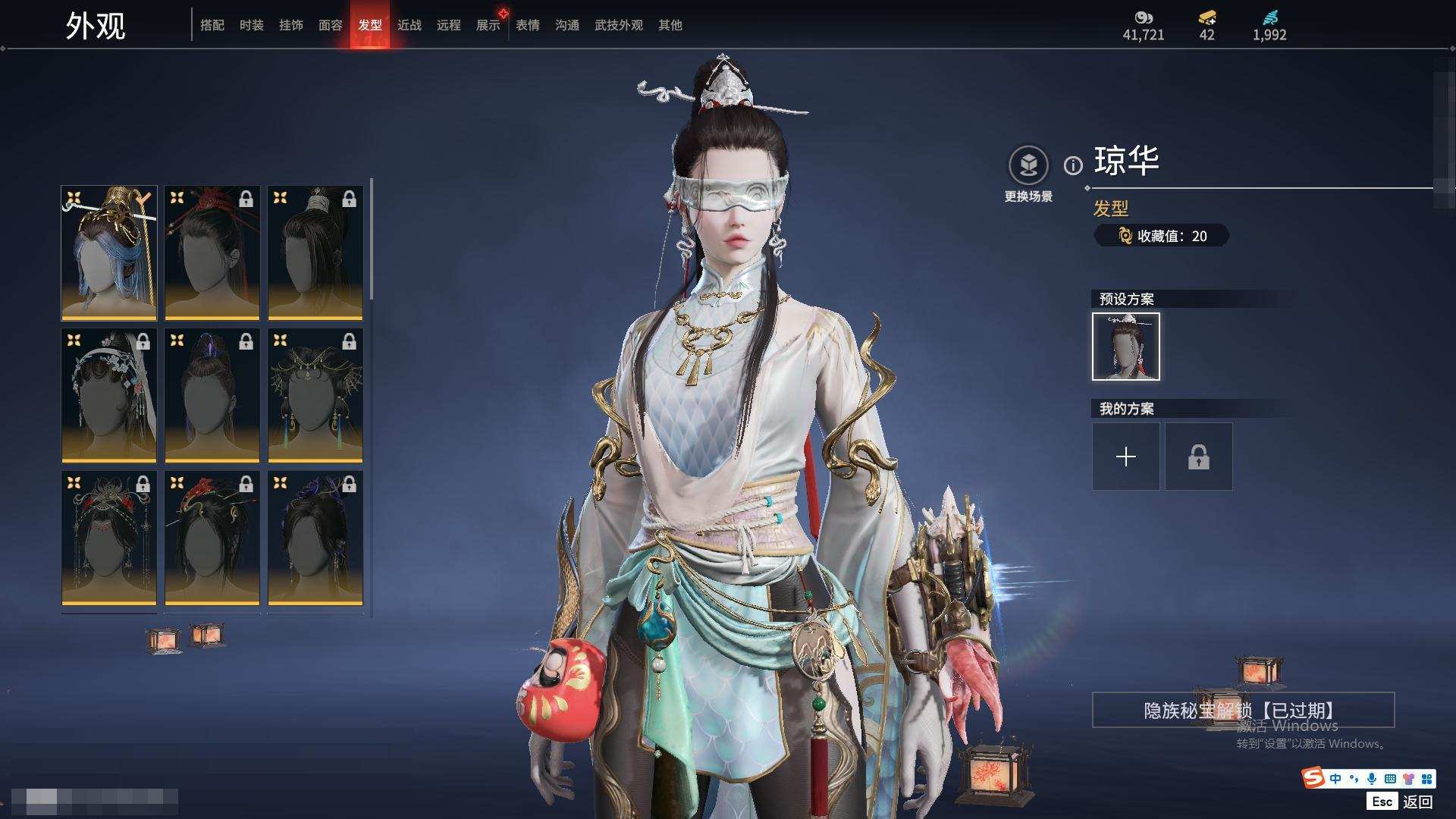
Task: Select the locked hairstyle with red ribbons
Action: (212, 253)
